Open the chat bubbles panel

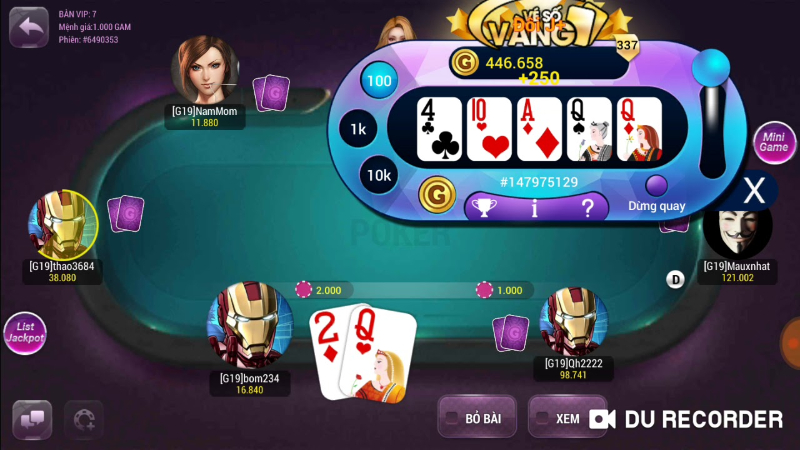click(x=32, y=420)
